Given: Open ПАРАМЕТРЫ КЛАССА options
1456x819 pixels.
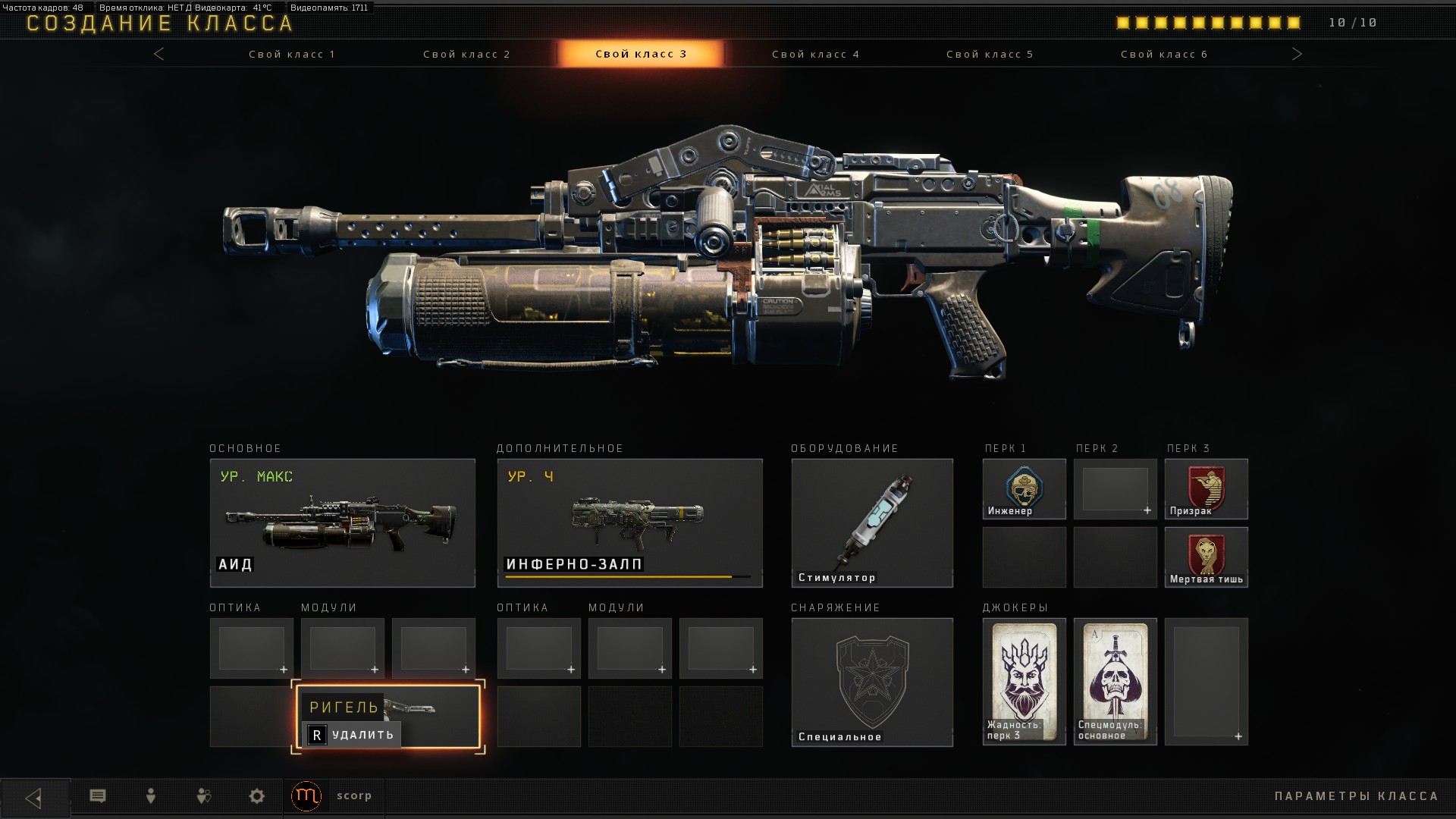Looking at the screenshot, I should (x=1356, y=796).
